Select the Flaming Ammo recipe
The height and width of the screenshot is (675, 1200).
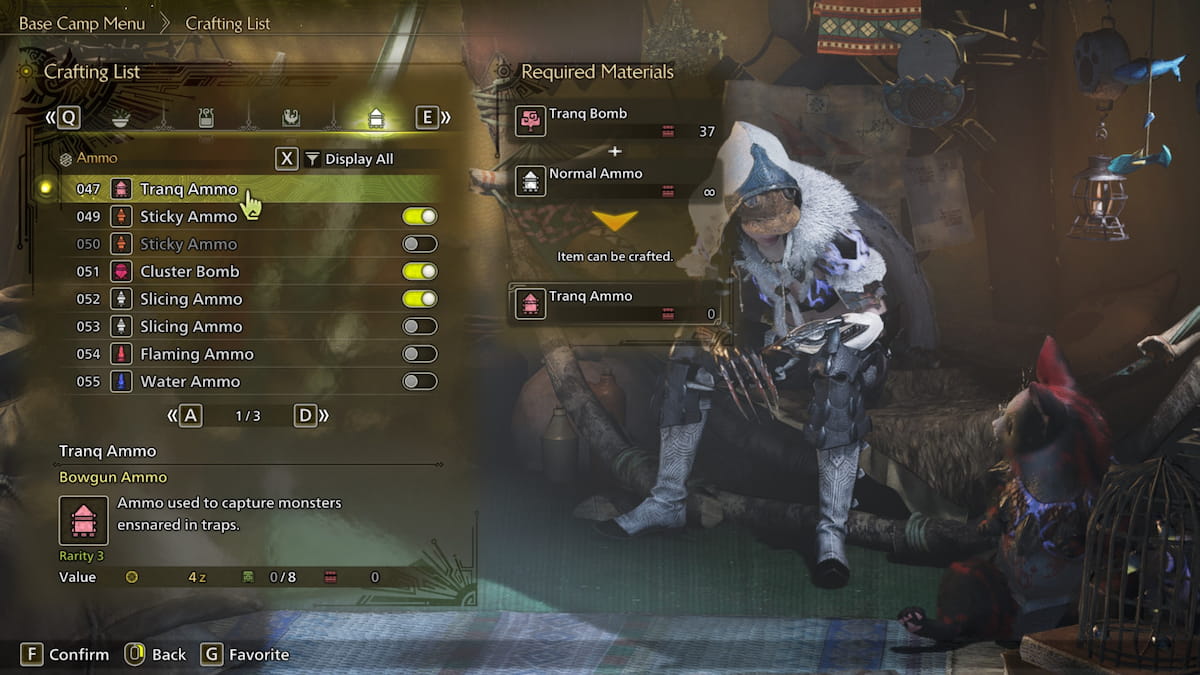pos(196,354)
